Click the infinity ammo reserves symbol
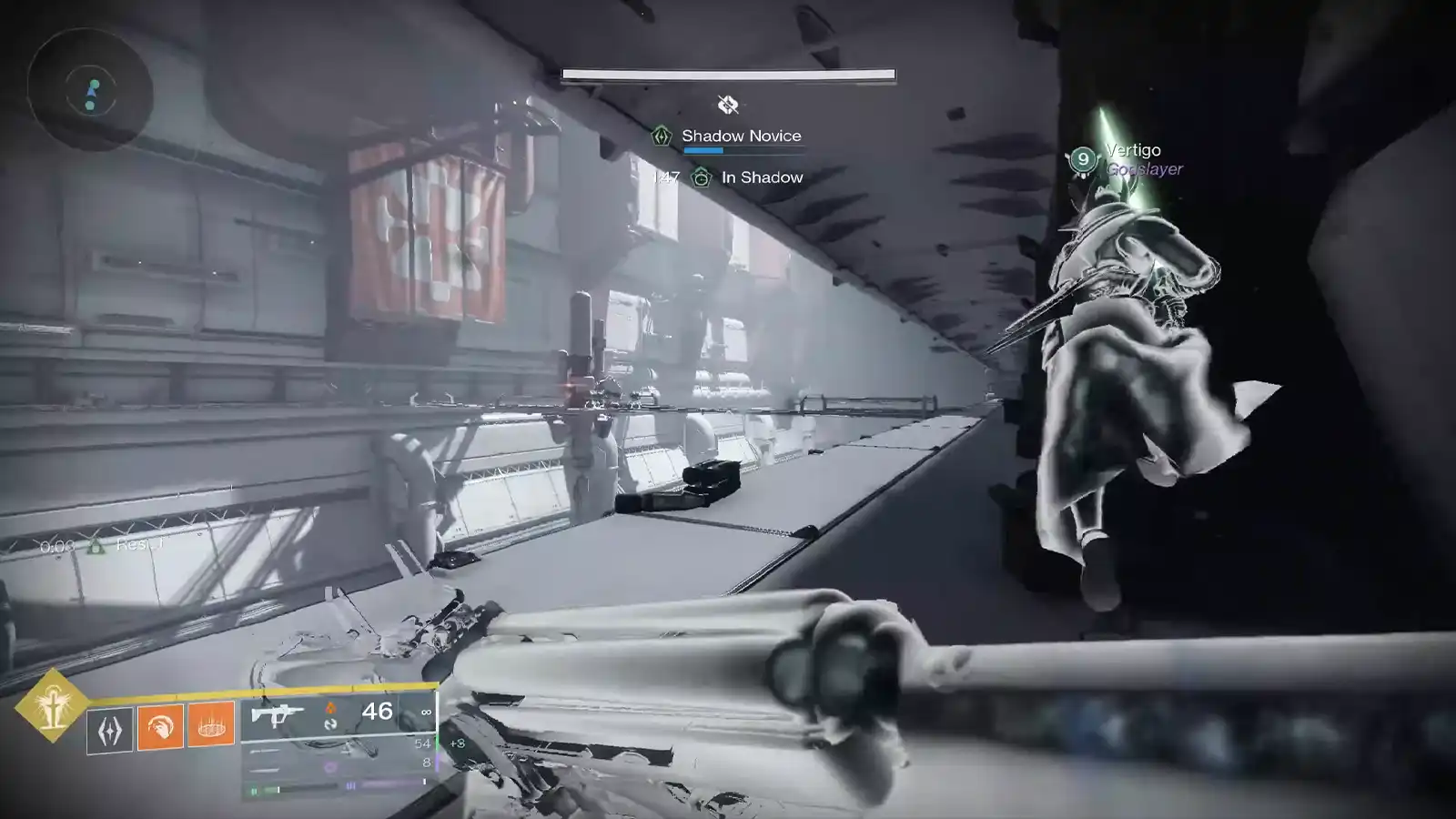Screen dimensions: 1456x819 click(425, 713)
